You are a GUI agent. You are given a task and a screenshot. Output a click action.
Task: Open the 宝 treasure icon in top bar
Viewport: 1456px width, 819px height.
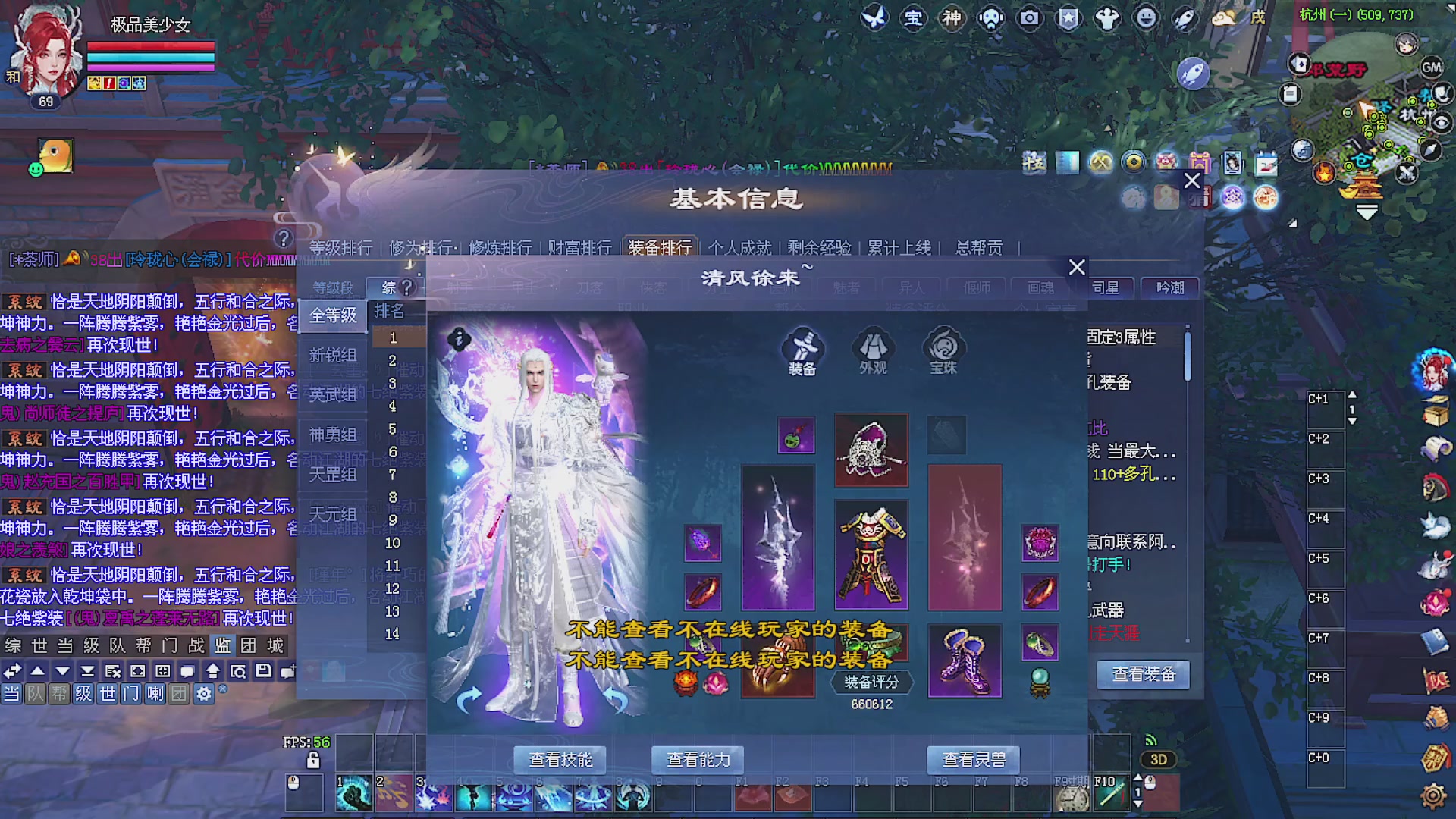(x=914, y=19)
